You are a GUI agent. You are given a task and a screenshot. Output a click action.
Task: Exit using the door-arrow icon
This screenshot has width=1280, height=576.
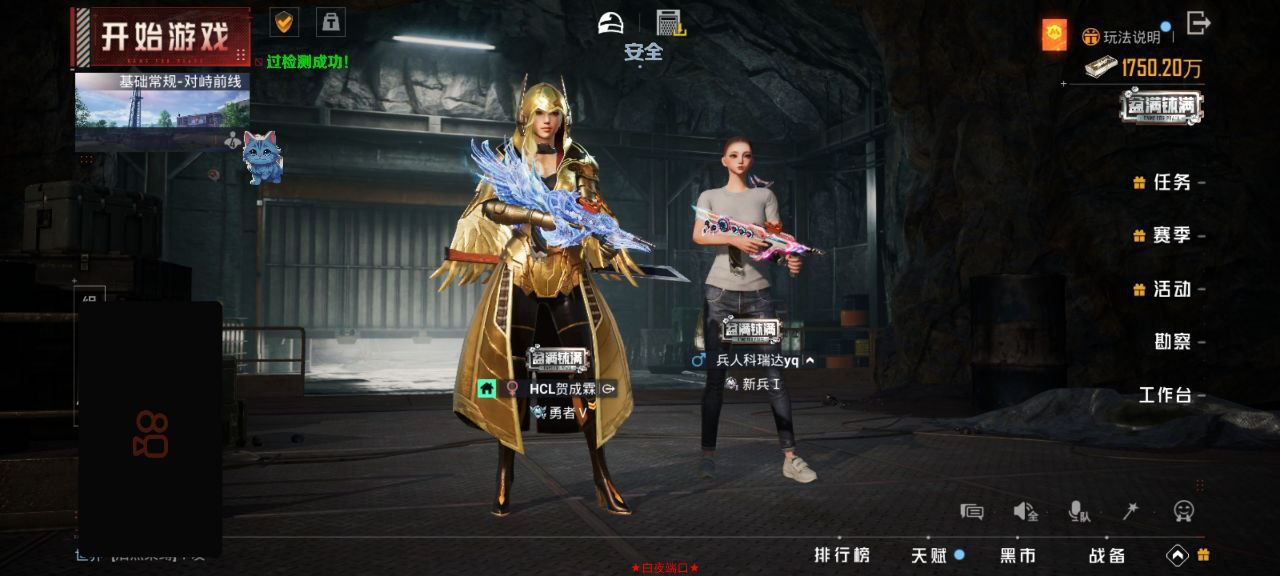1198,23
